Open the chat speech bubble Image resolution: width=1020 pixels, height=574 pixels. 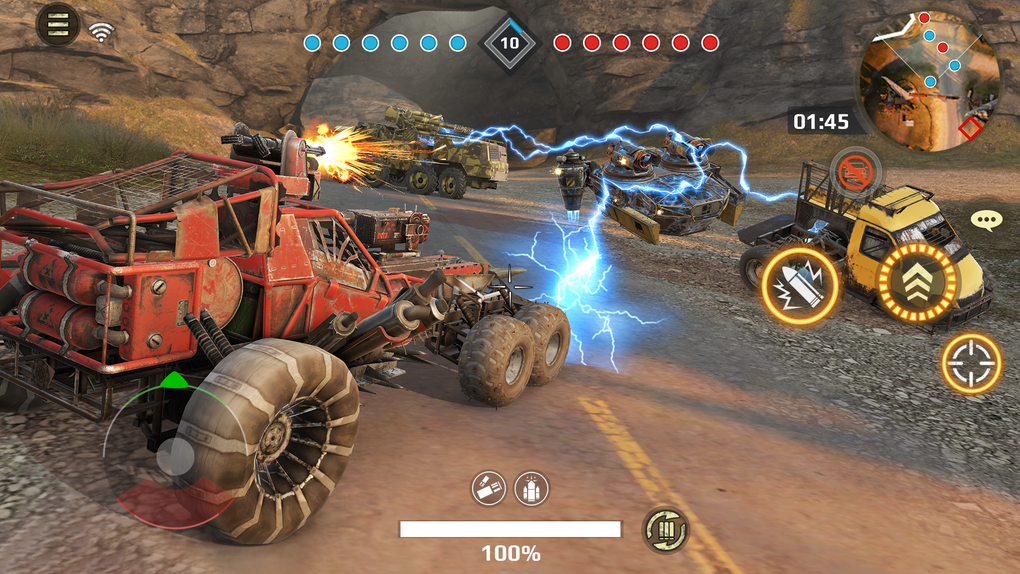(986, 220)
